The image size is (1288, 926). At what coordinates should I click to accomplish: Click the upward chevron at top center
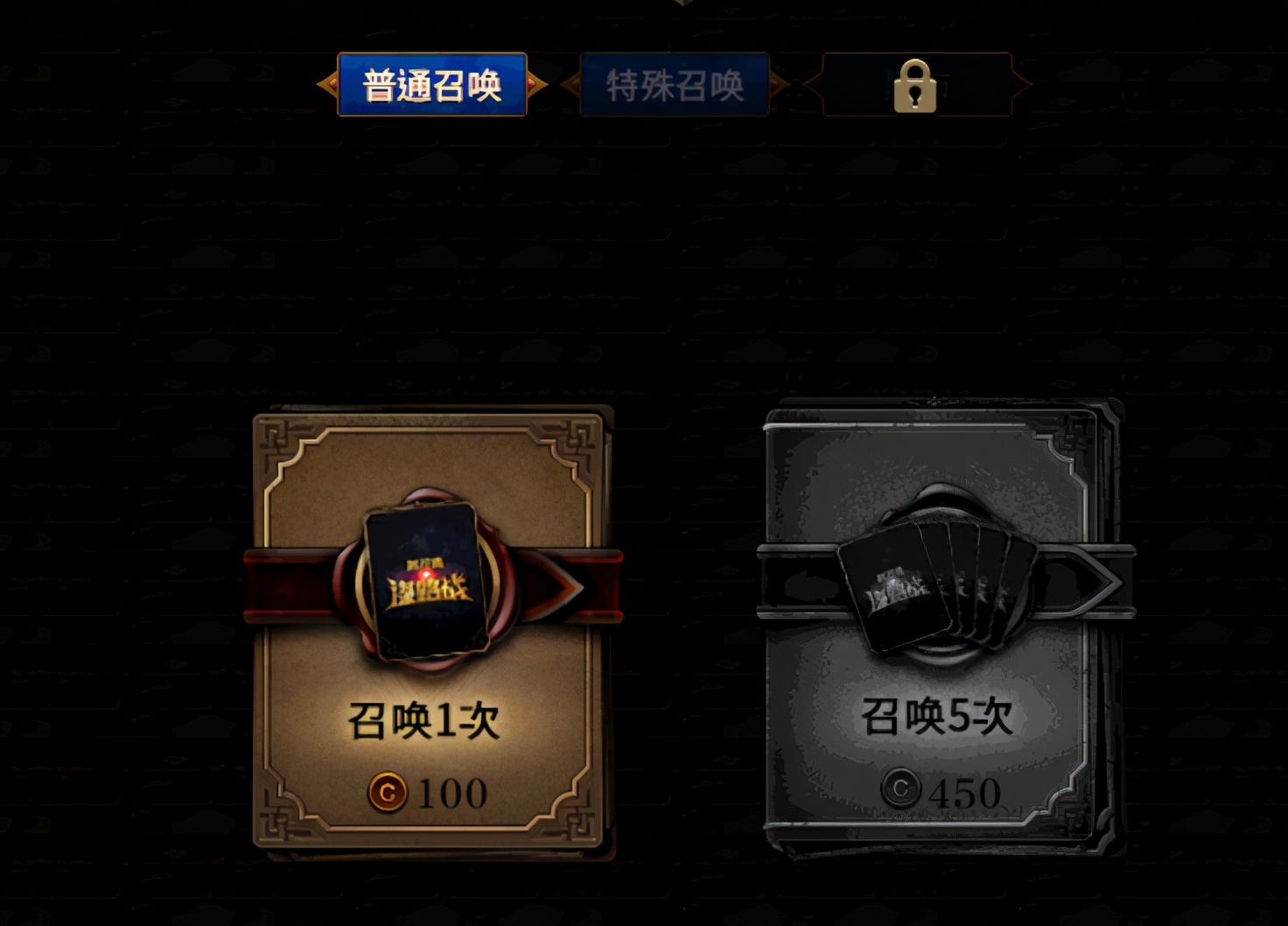(681, 4)
